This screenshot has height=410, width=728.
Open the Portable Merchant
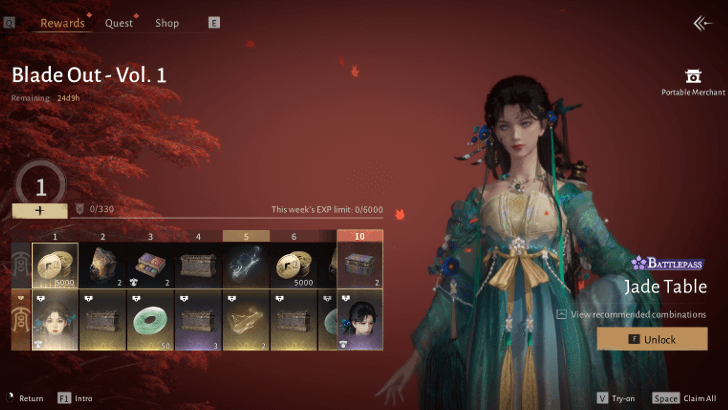pyautogui.click(x=692, y=81)
